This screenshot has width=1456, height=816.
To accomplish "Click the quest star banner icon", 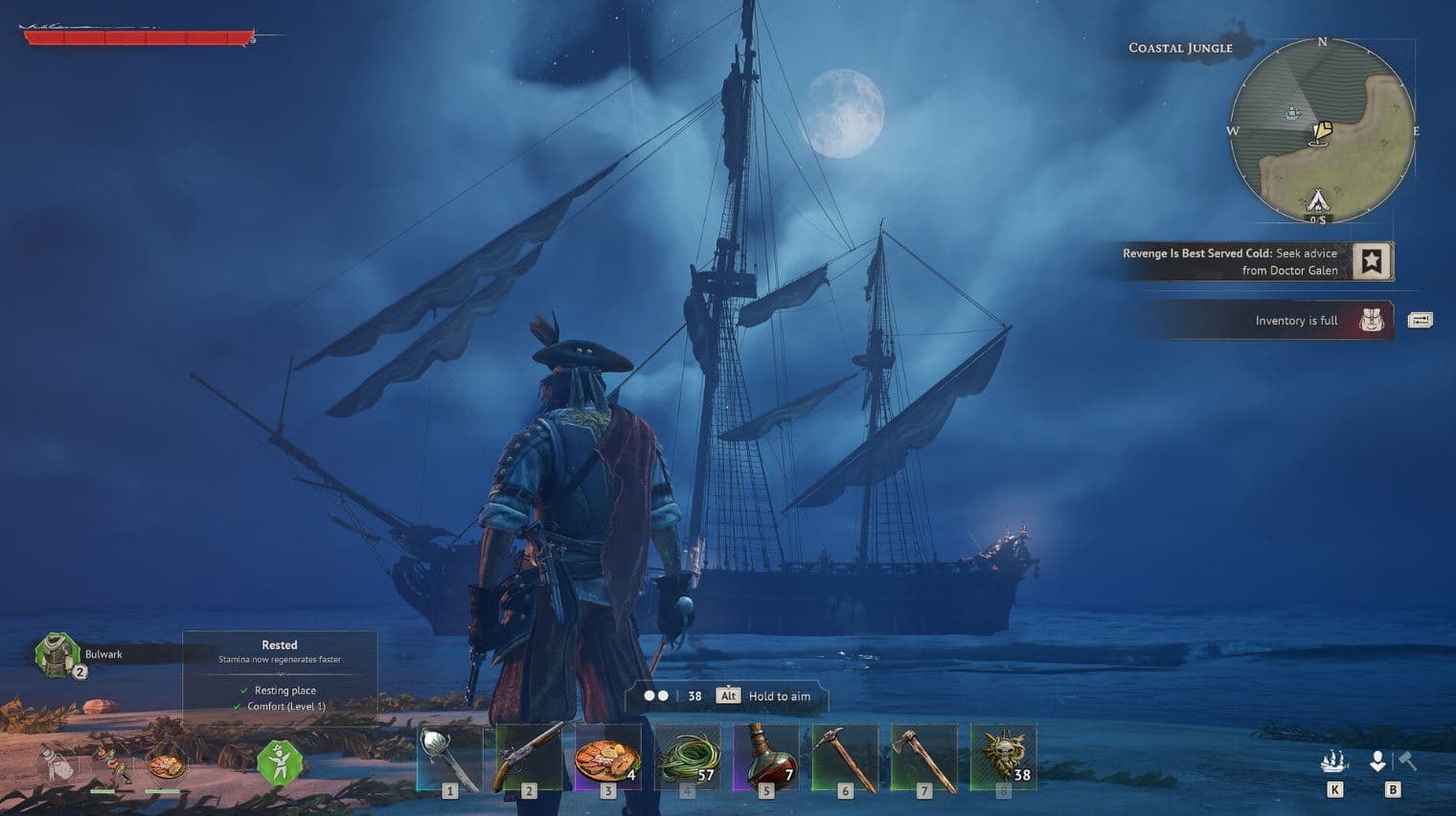I will [1372, 261].
